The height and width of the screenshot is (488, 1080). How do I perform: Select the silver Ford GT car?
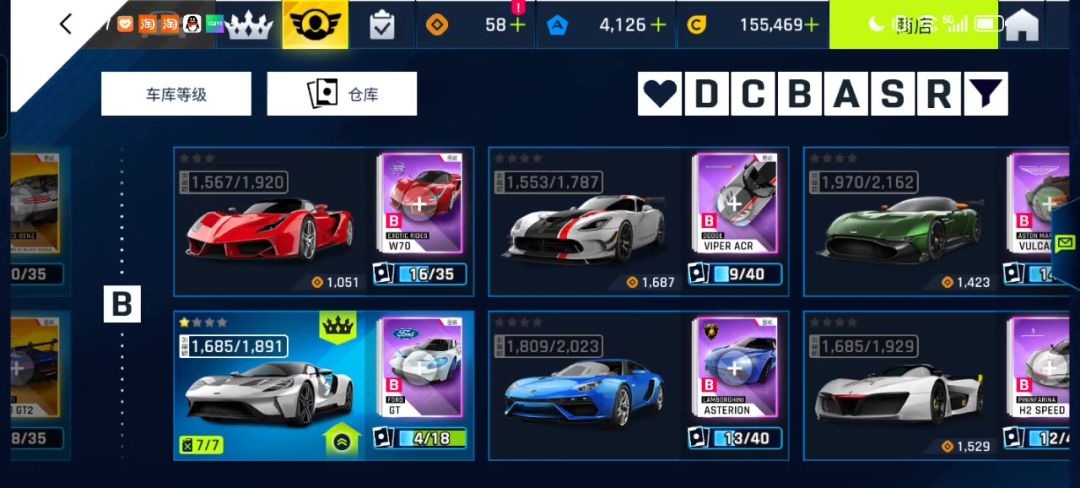[270, 390]
